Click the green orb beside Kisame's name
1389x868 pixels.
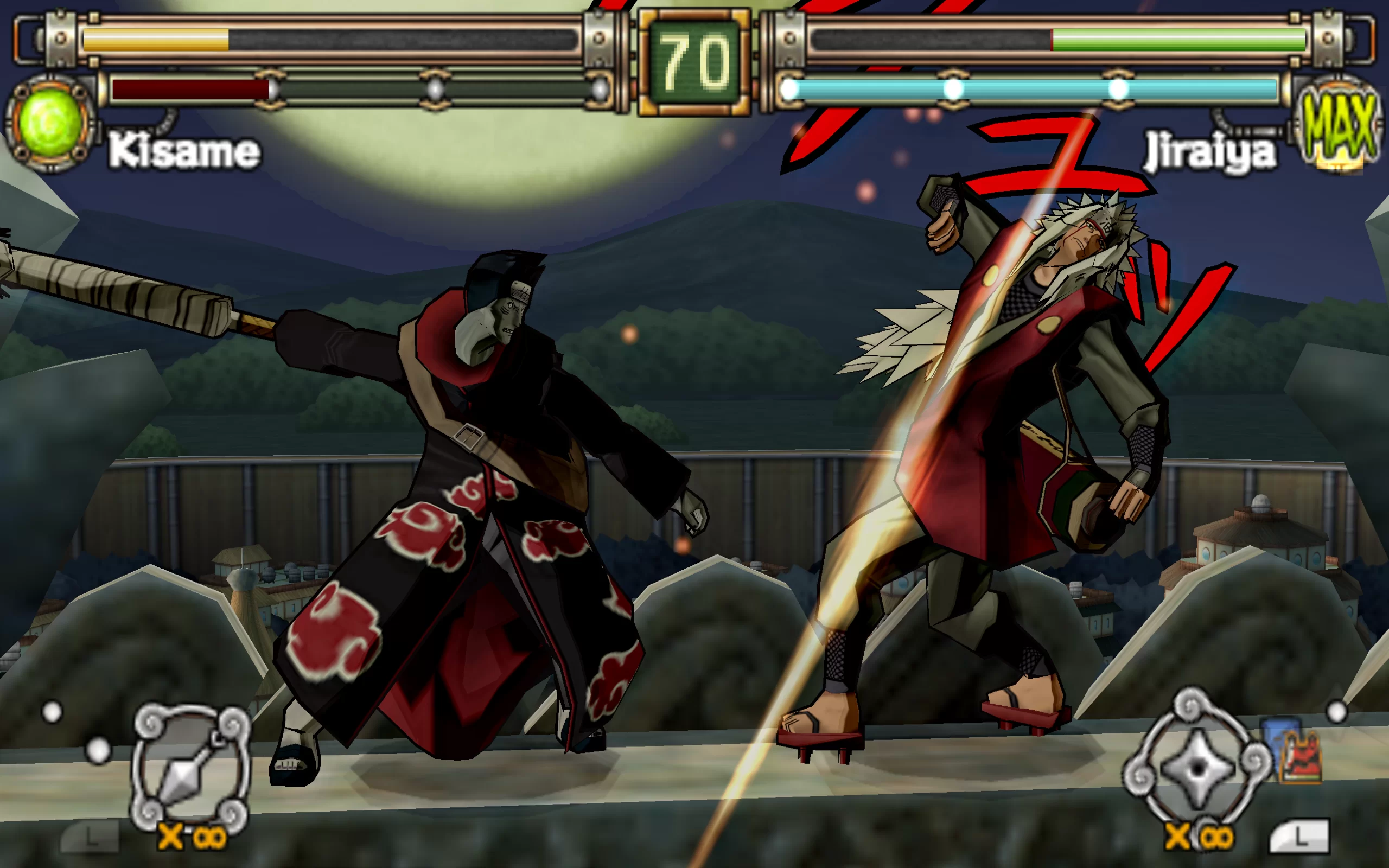[x=49, y=122]
